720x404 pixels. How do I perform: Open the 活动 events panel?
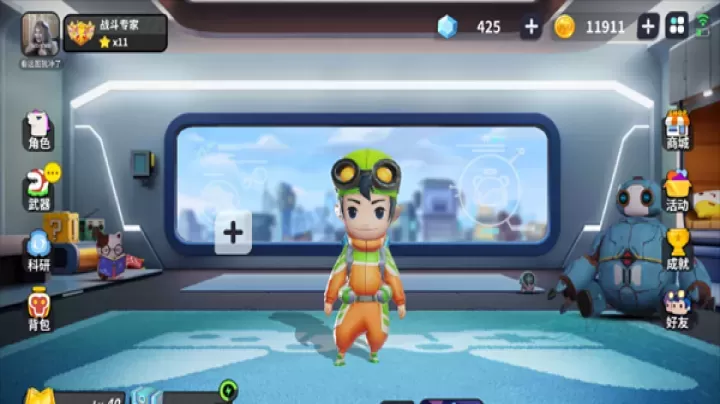(x=678, y=190)
